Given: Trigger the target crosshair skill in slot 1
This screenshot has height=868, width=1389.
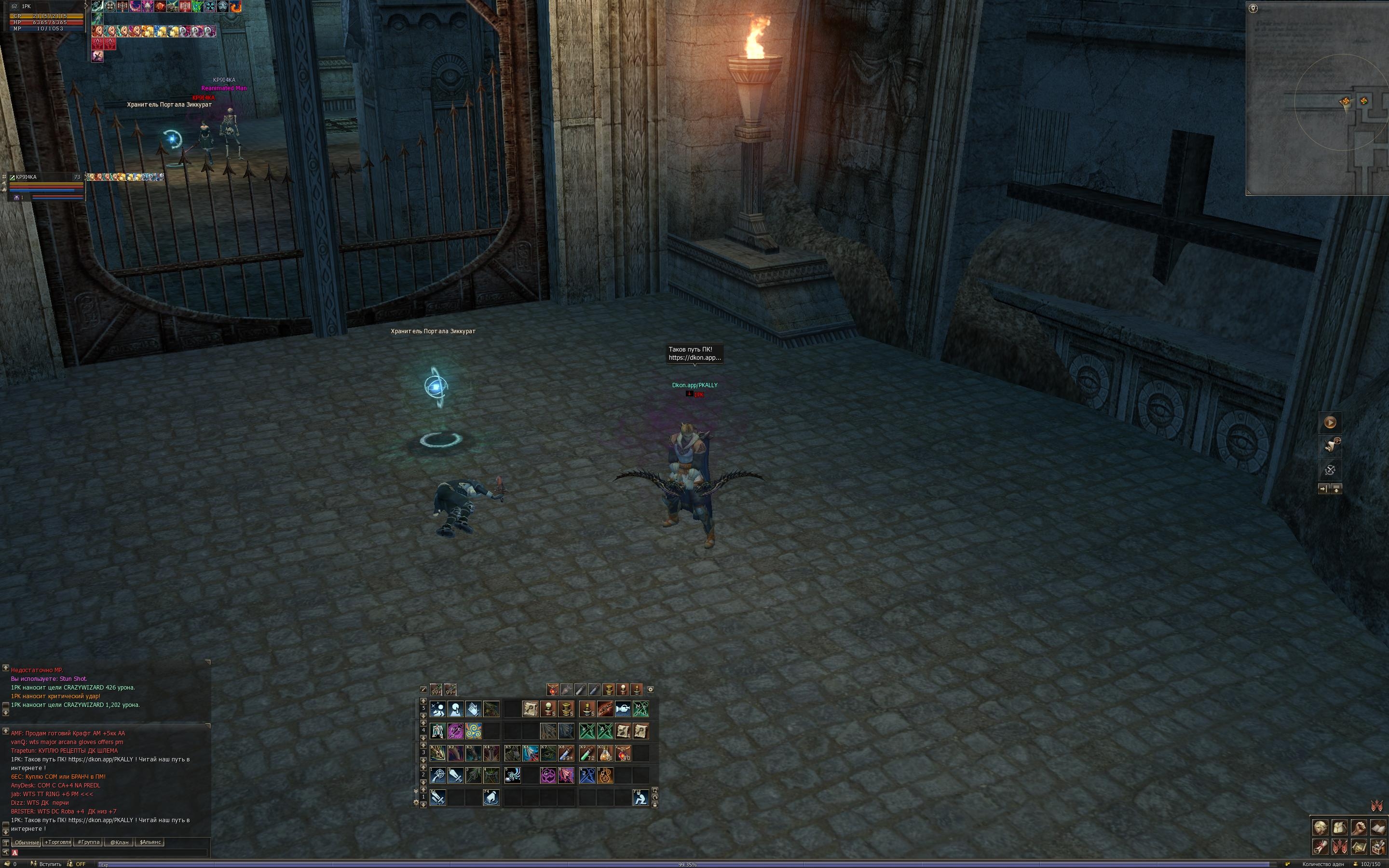Looking at the screenshot, I should pyautogui.click(x=438, y=775).
